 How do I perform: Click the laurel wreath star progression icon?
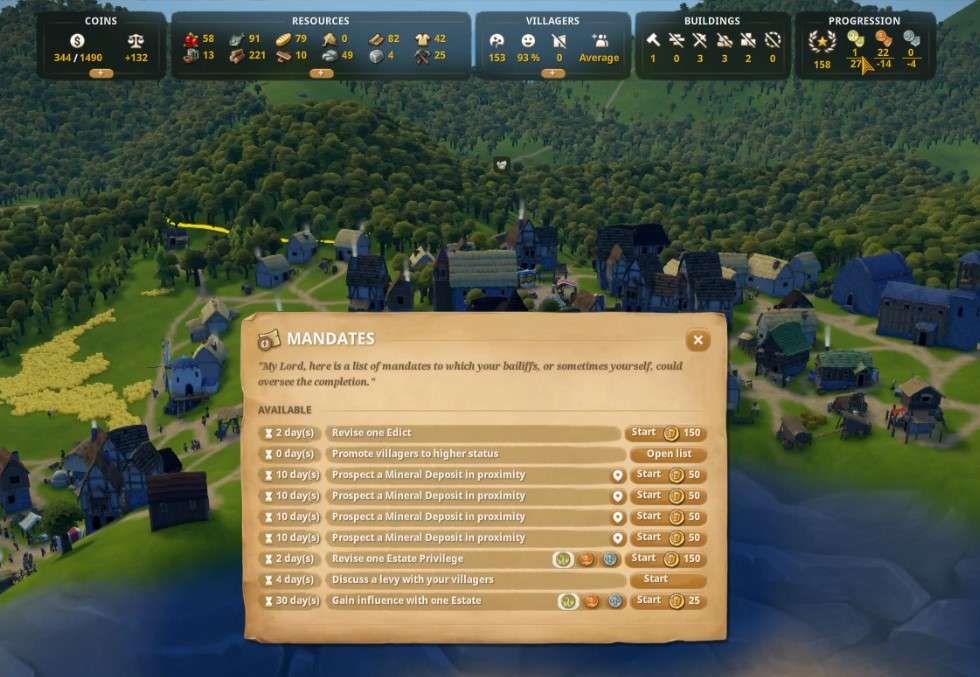[x=821, y=42]
